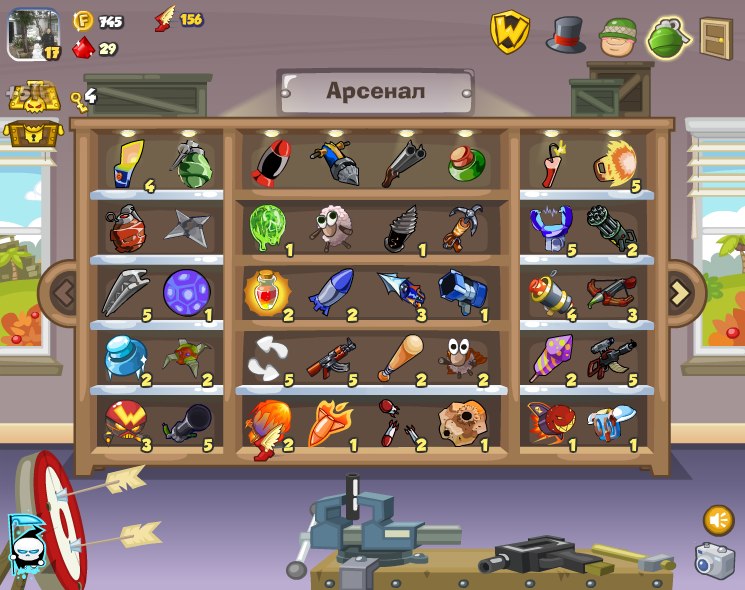Screen dimensions: 745x590
Task: Go to the previous arsenal page
Action: point(63,293)
